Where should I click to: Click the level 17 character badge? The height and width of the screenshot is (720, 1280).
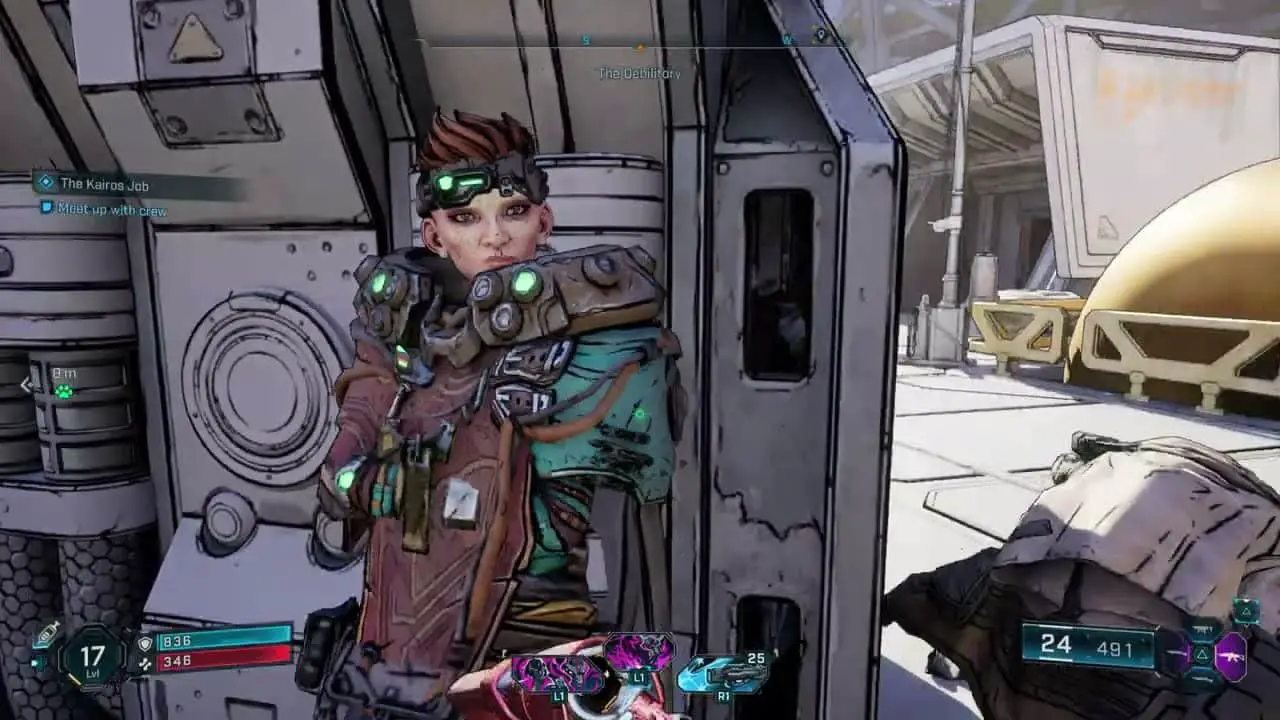(x=92, y=657)
